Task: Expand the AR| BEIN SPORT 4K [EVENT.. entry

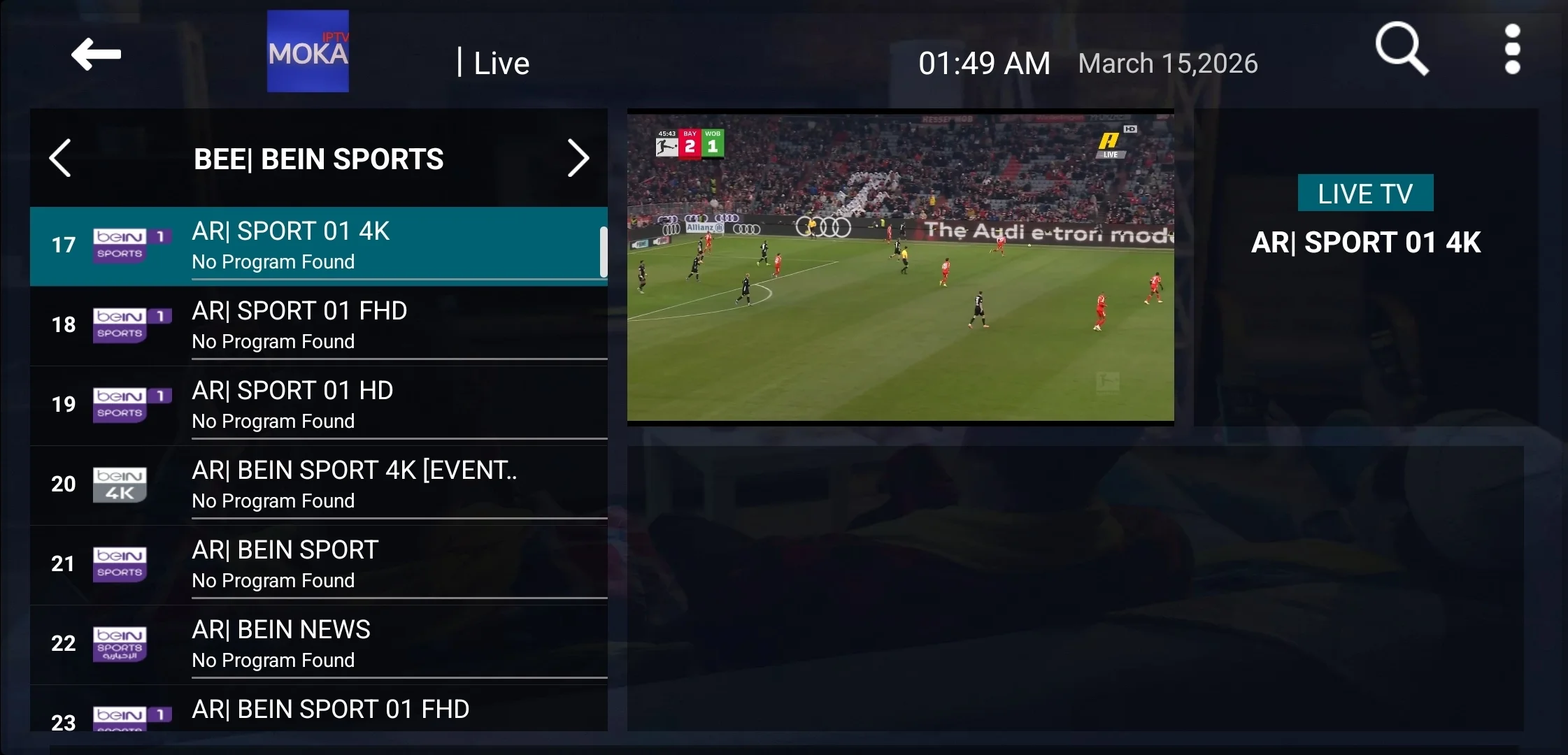Action: click(354, 483)
